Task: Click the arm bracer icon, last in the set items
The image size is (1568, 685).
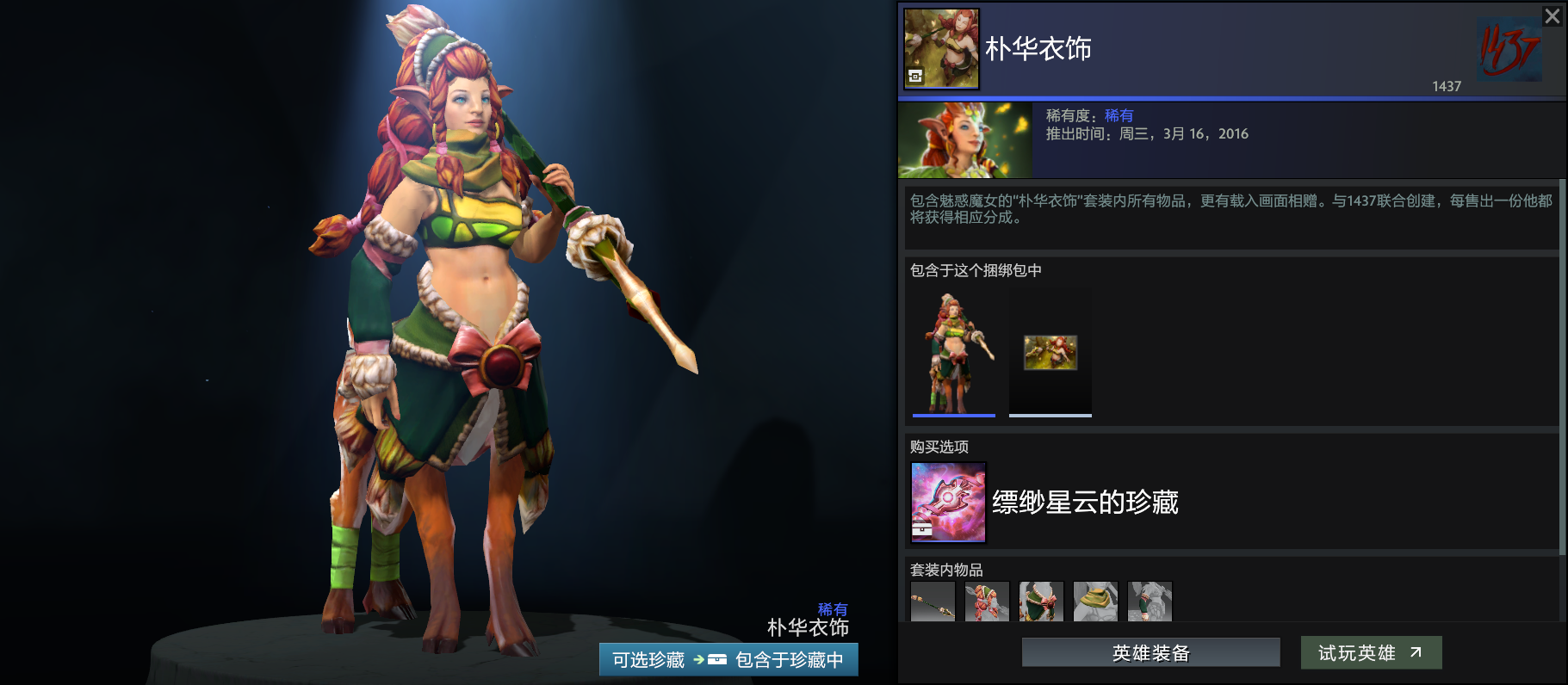Action: coord(1150,602)
